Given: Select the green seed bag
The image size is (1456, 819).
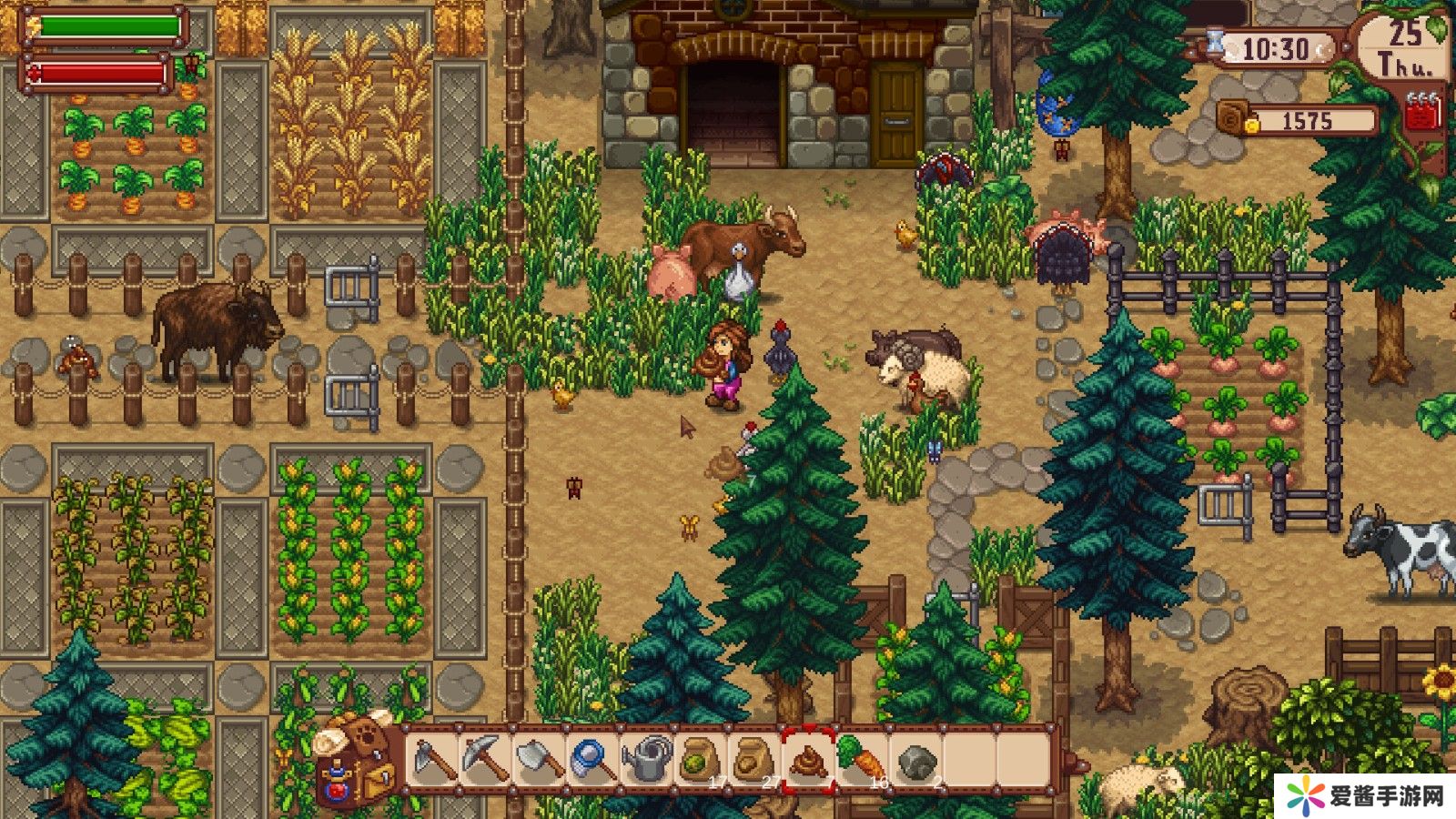Looking at the screenshot, I should 700,760.
